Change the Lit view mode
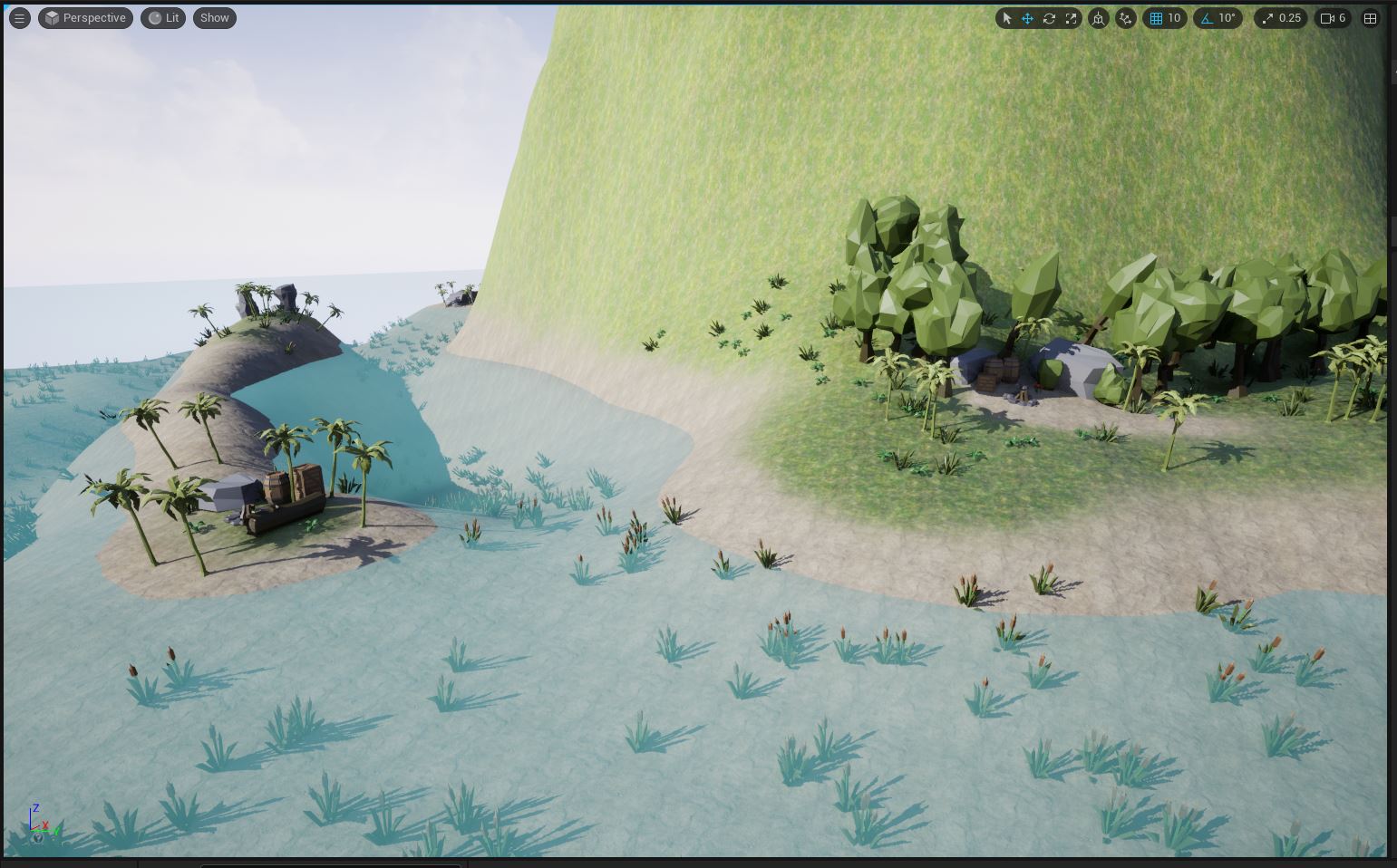The image size is (1397, 868). [x=164, y=18]
